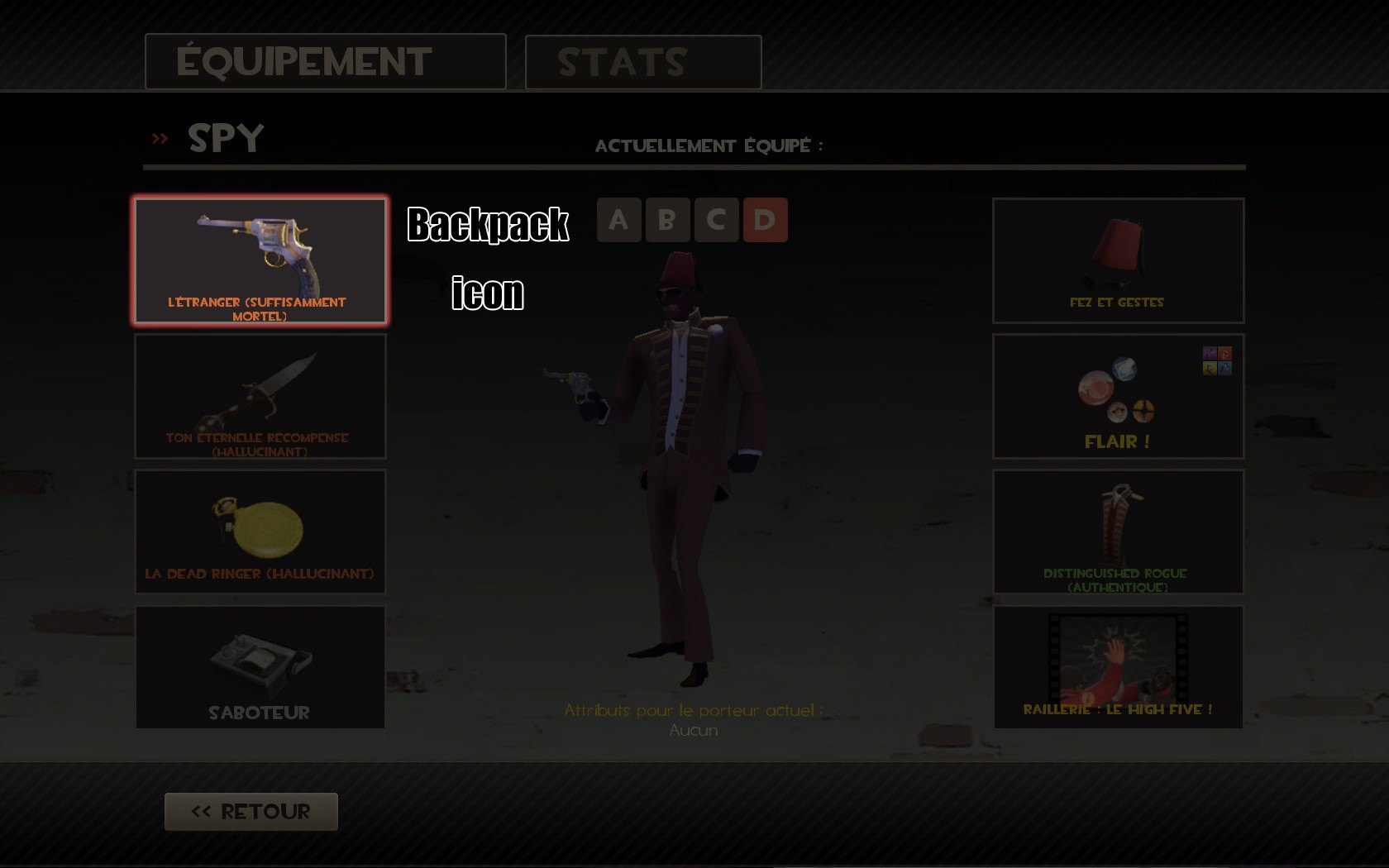Open the Saboteur sapper slot
The width and height of the screenshot is (1389, 868).
[260, 668]
